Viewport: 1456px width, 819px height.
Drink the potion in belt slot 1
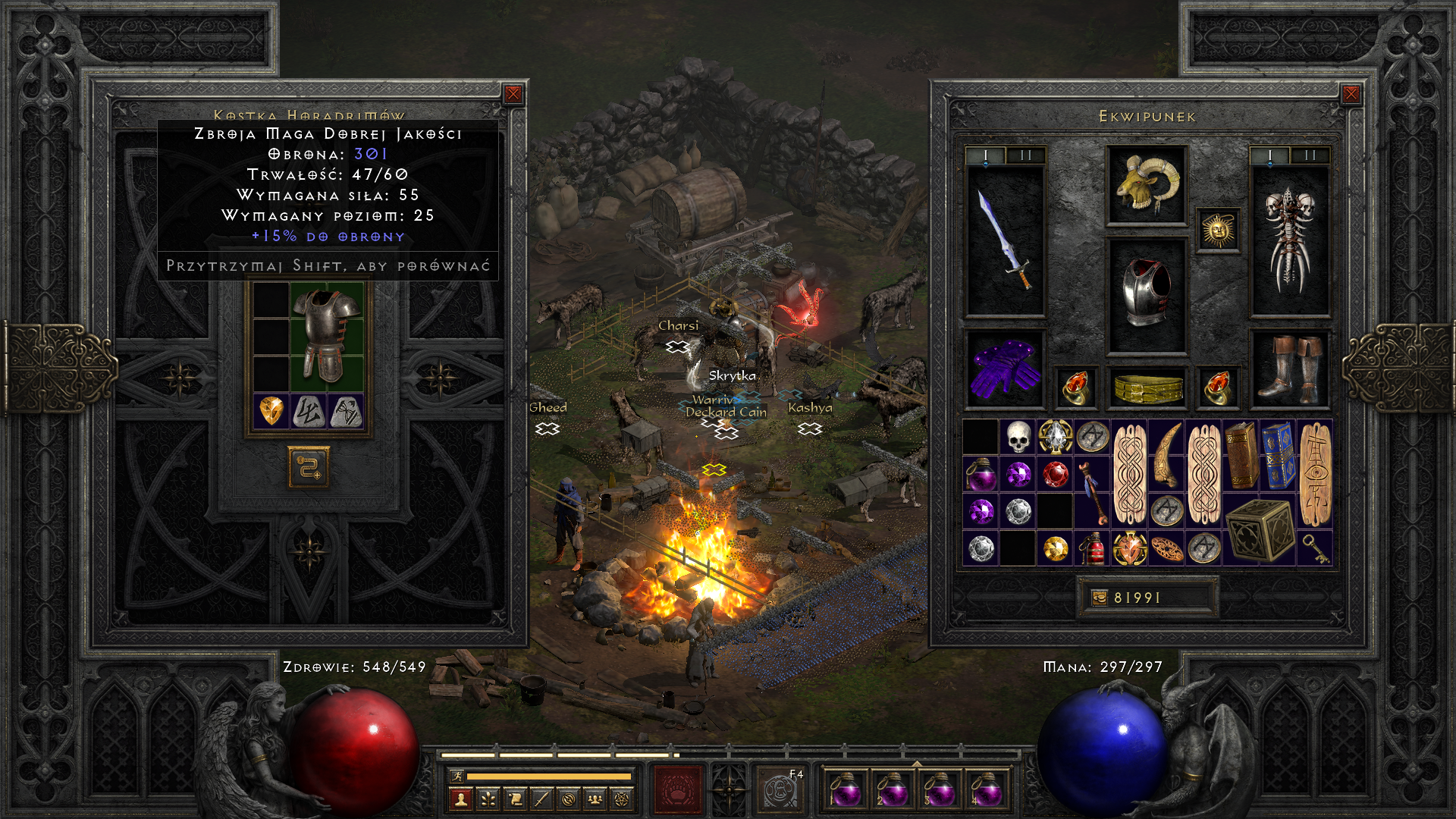click(x=846, y=790)
